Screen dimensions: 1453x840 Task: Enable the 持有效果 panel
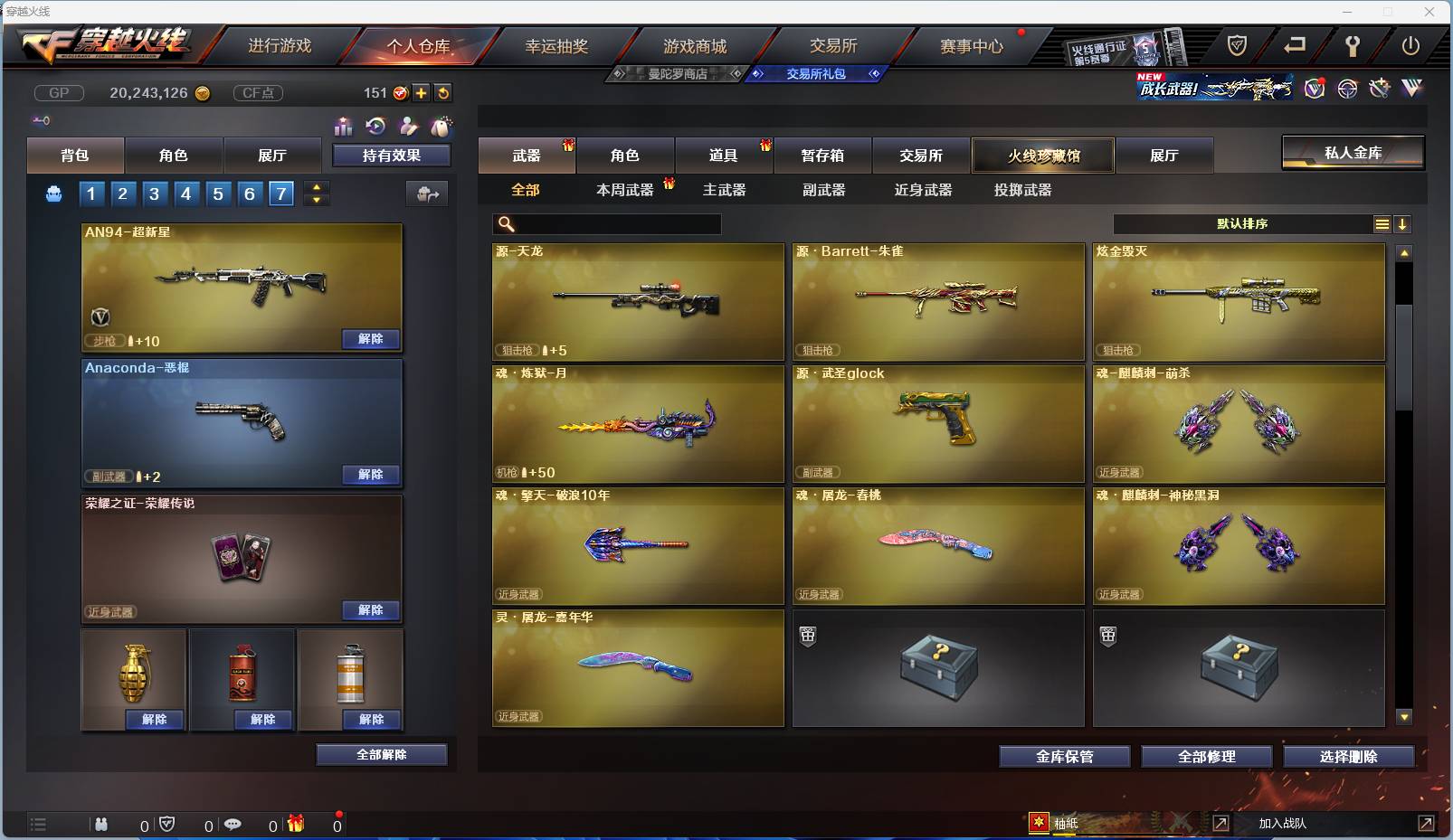click(x=393, y=156)
